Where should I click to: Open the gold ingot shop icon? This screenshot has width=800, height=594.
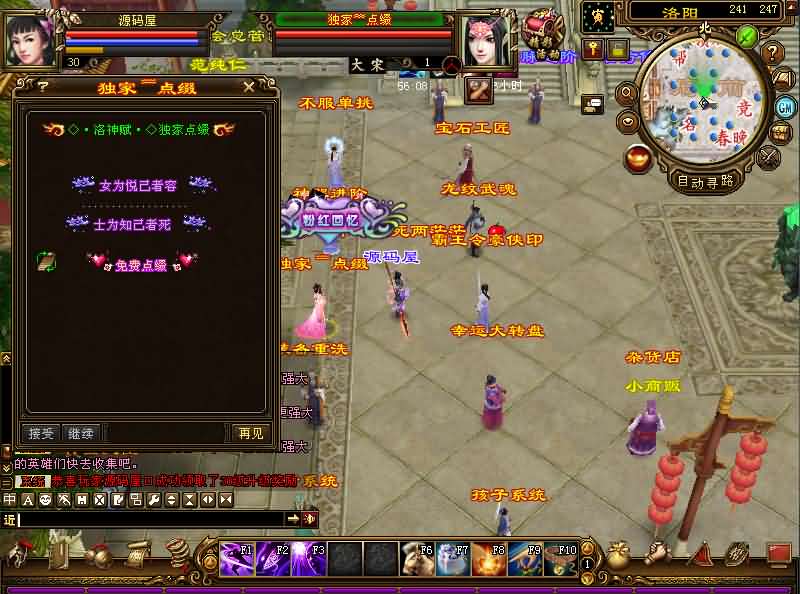tap(637, 157)
